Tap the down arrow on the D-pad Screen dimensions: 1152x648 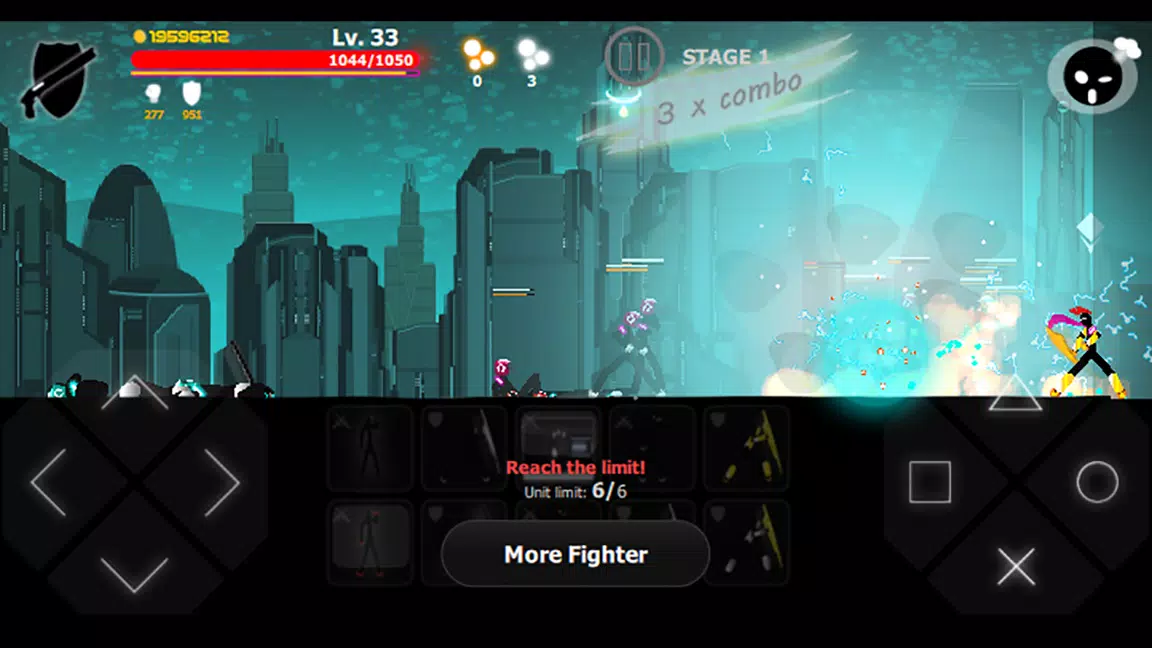click(x=135, y=572)
